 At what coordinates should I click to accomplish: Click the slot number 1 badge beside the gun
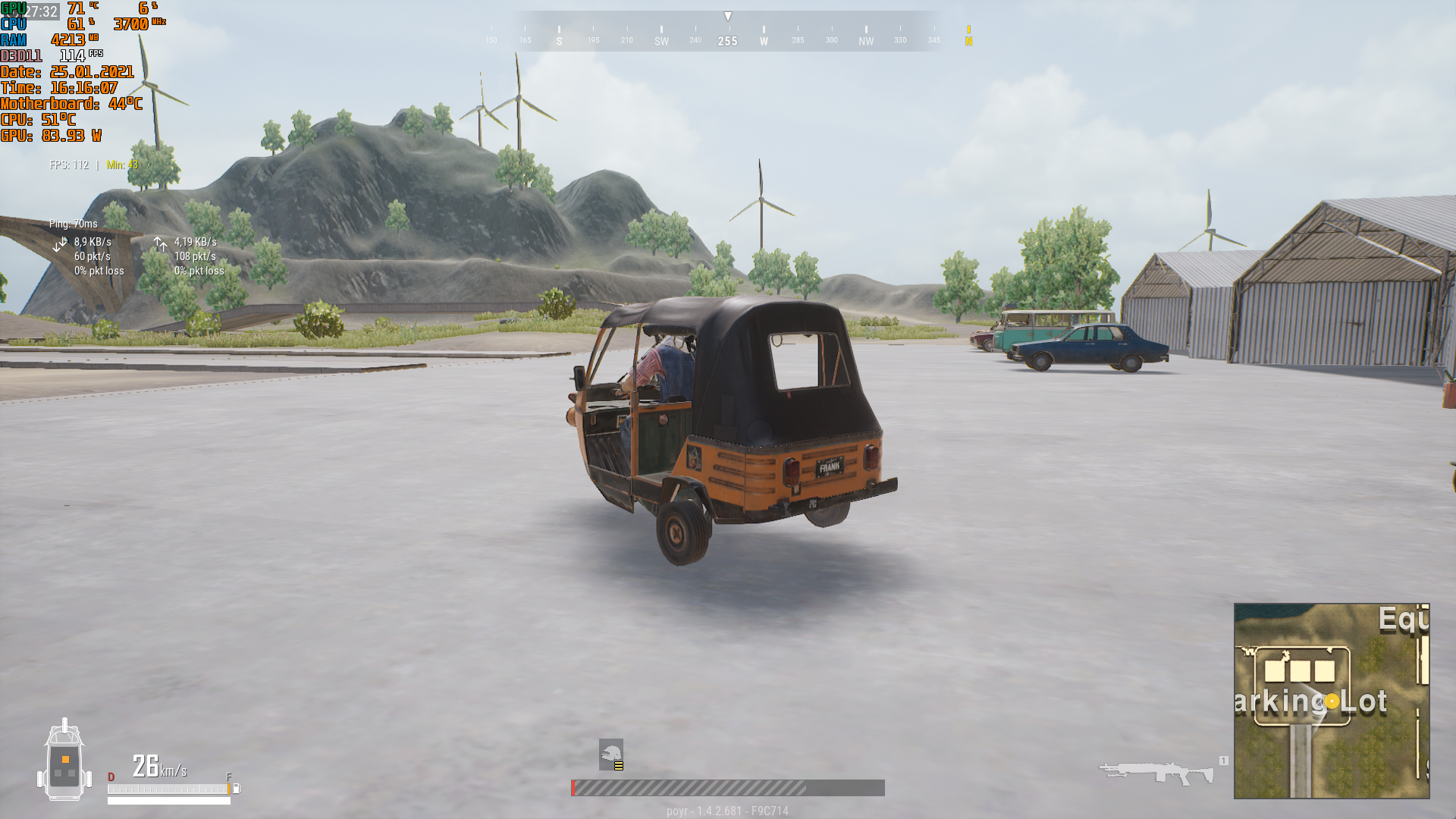[1222, 758]
